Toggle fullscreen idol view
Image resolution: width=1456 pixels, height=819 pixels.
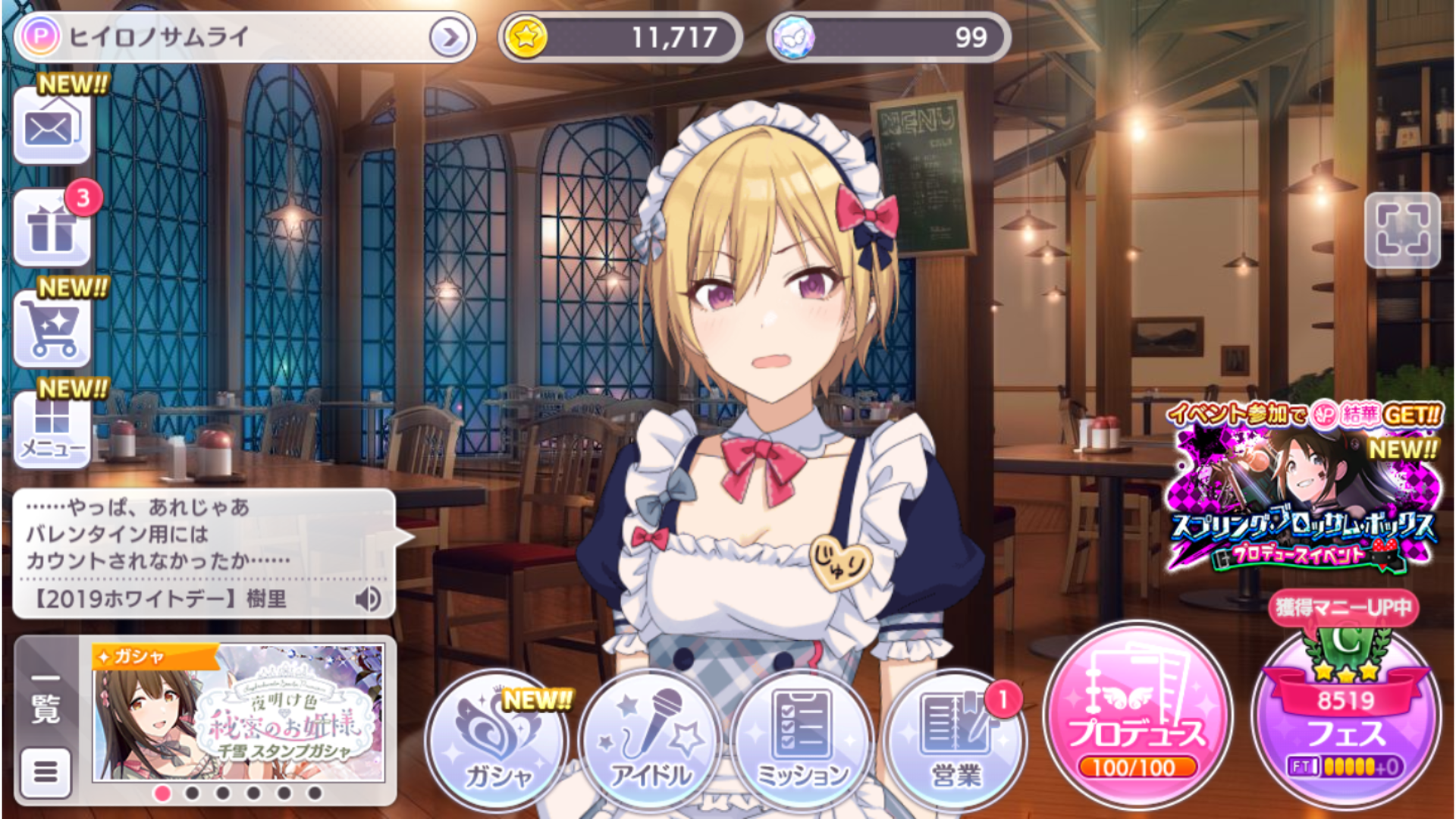click(1402, 230)
